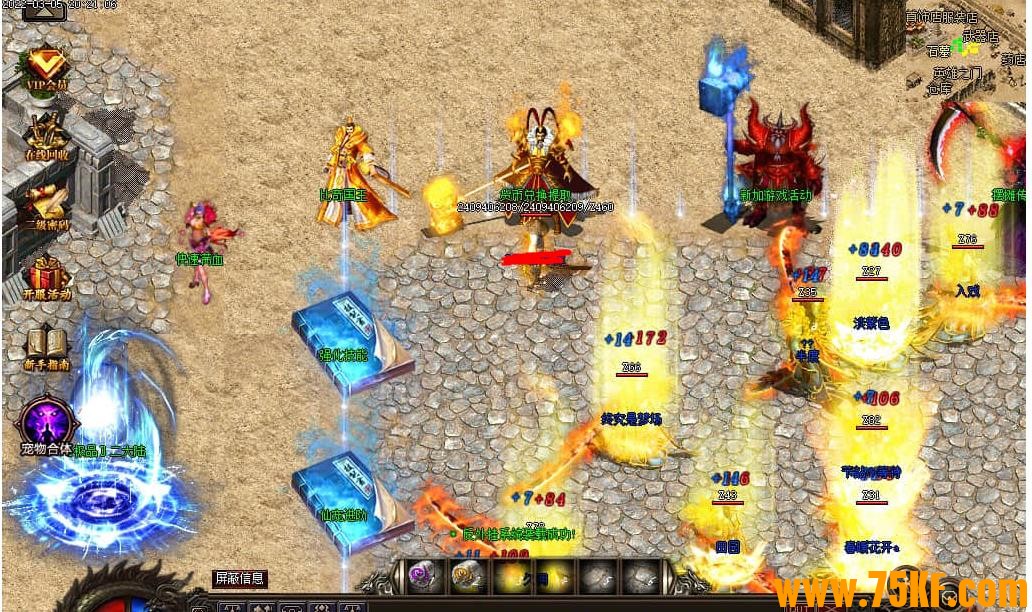Click the minimap in the corner

[x=965, y=52]
